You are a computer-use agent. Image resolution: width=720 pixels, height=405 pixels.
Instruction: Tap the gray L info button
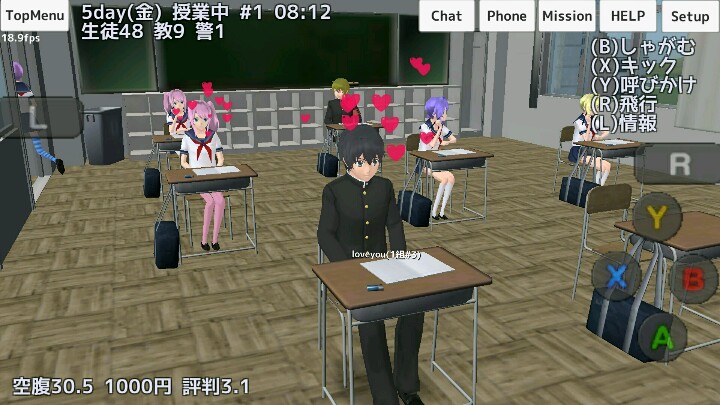pos(37,116)
